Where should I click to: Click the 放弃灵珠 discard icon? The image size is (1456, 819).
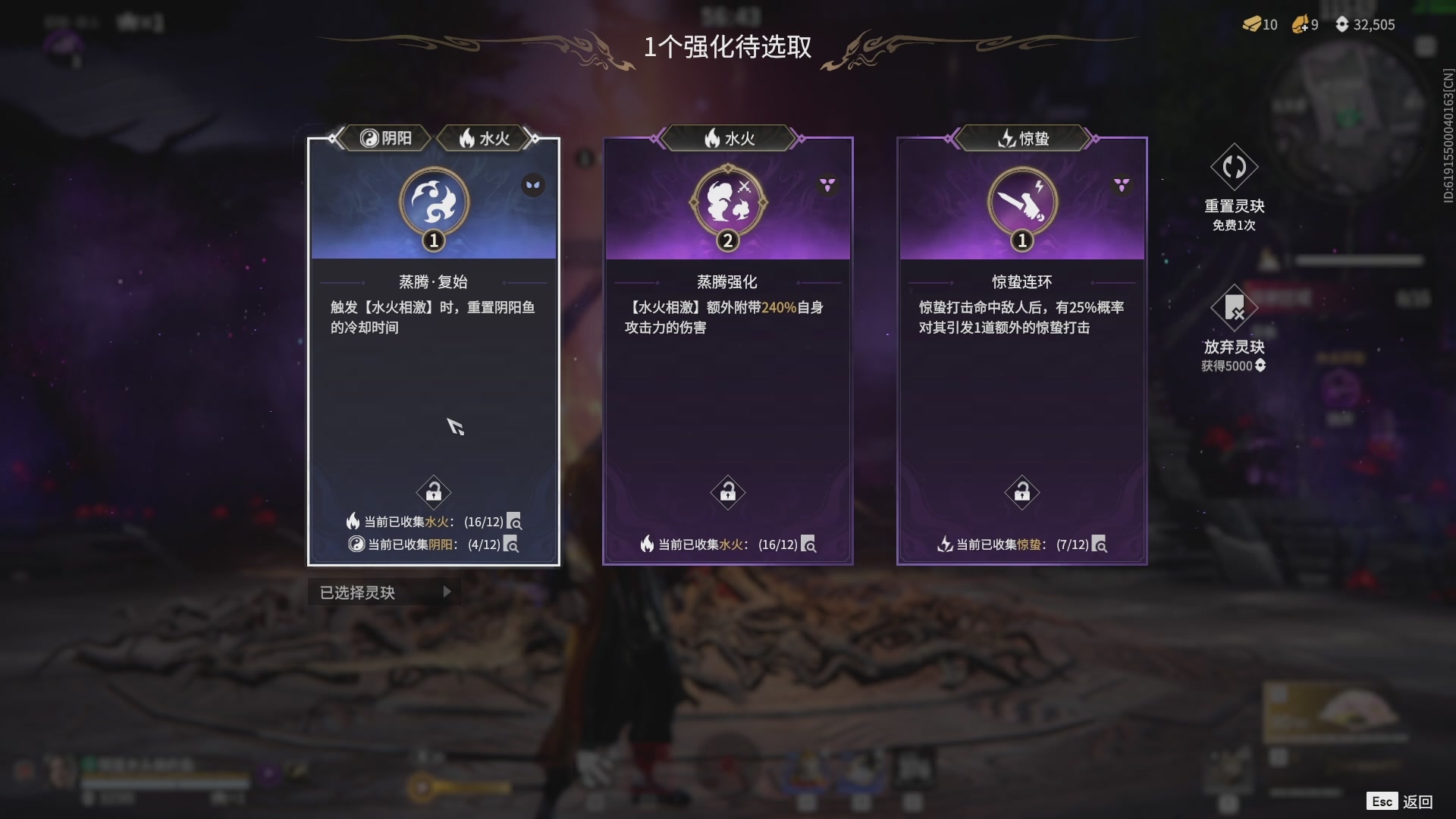(1235, 309)
